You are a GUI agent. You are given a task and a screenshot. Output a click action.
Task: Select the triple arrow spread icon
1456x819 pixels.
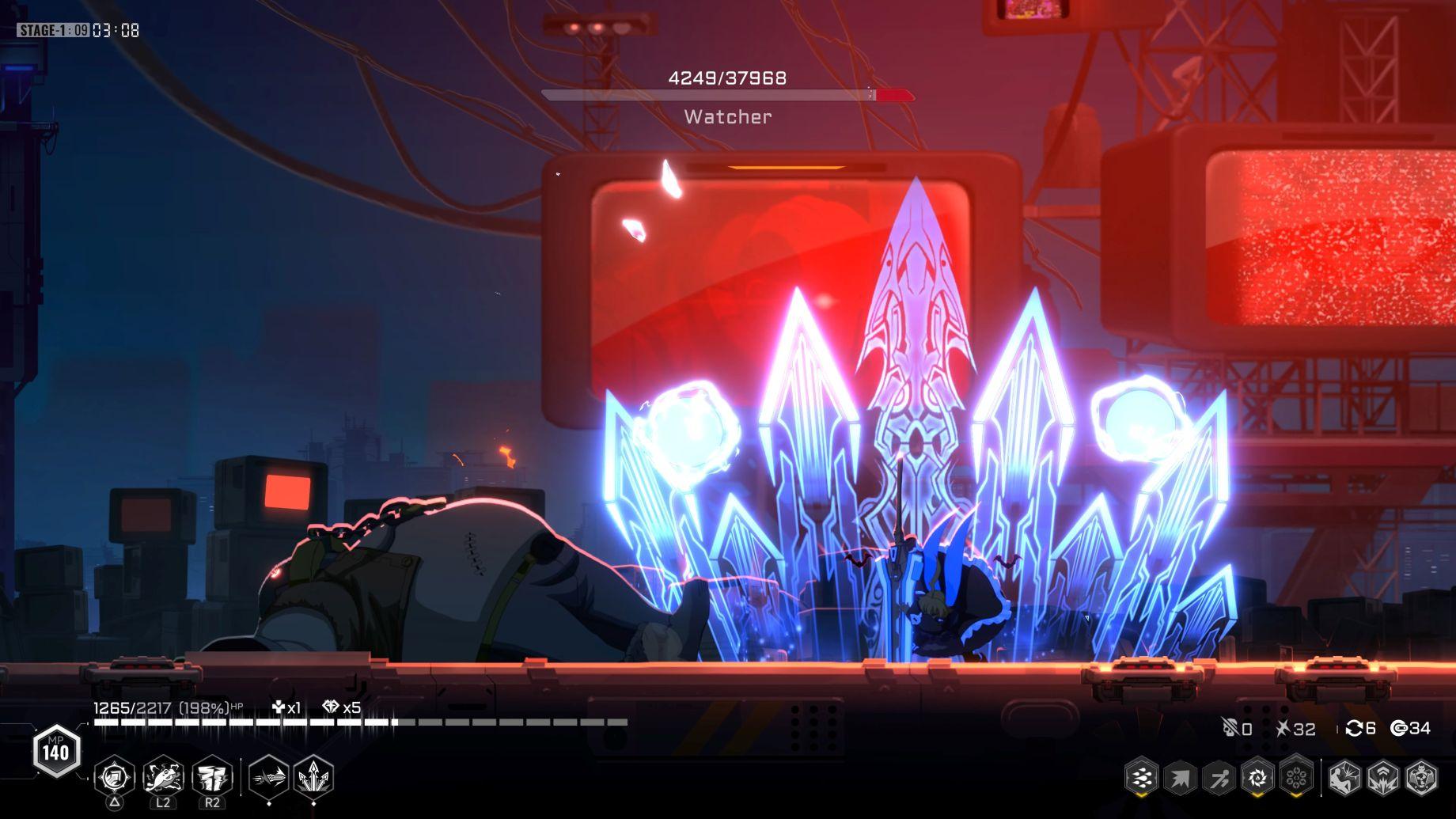click(314, 778)
